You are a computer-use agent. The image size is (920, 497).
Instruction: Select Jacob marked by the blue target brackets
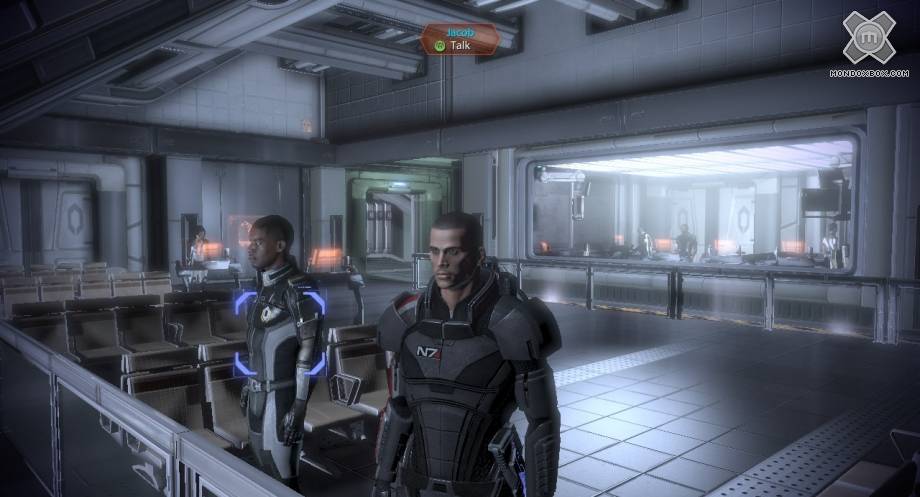pyautogui.click(x=279, y=332)
